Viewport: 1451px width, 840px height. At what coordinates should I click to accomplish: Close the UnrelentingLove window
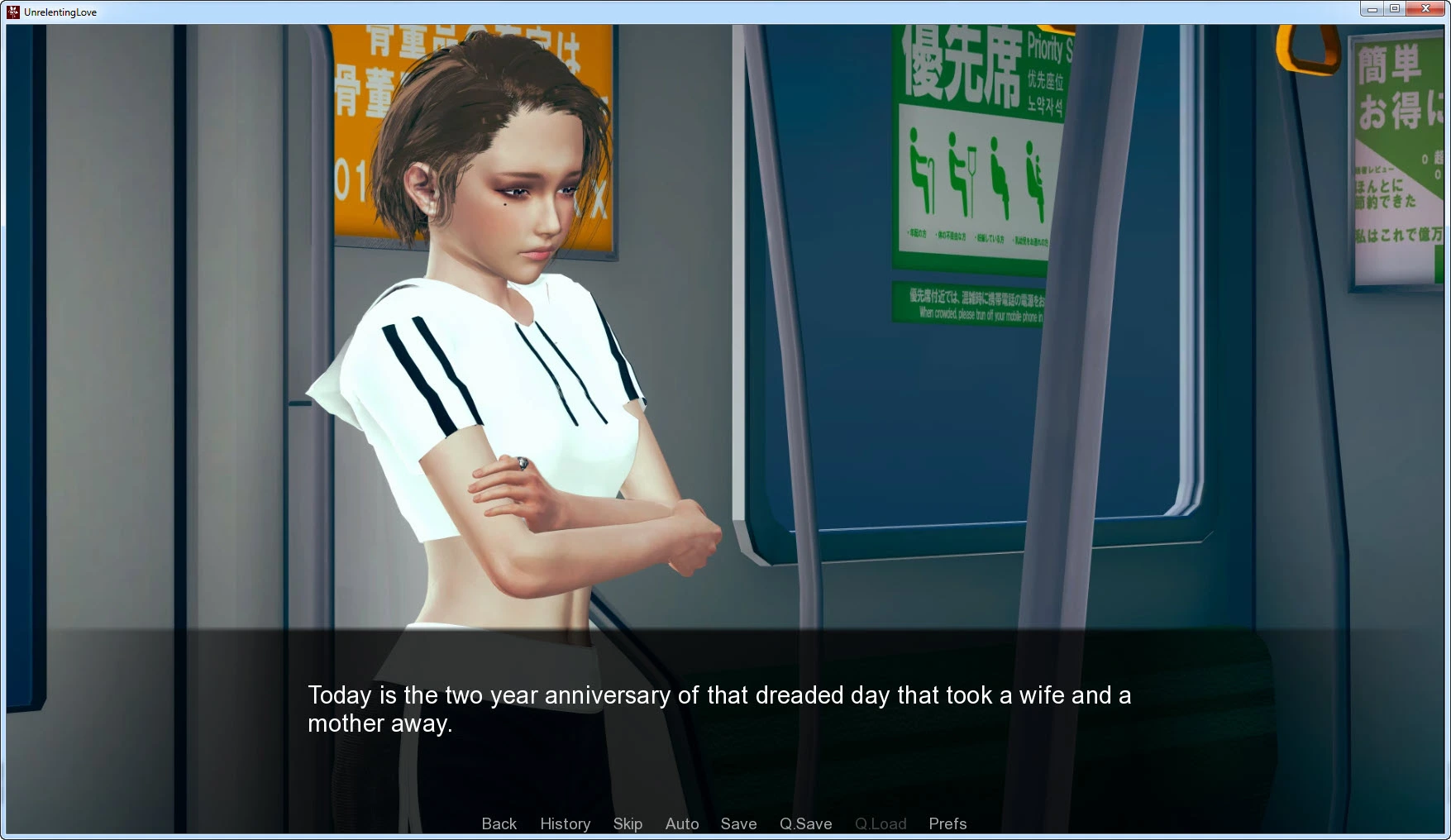point(1425,9)
